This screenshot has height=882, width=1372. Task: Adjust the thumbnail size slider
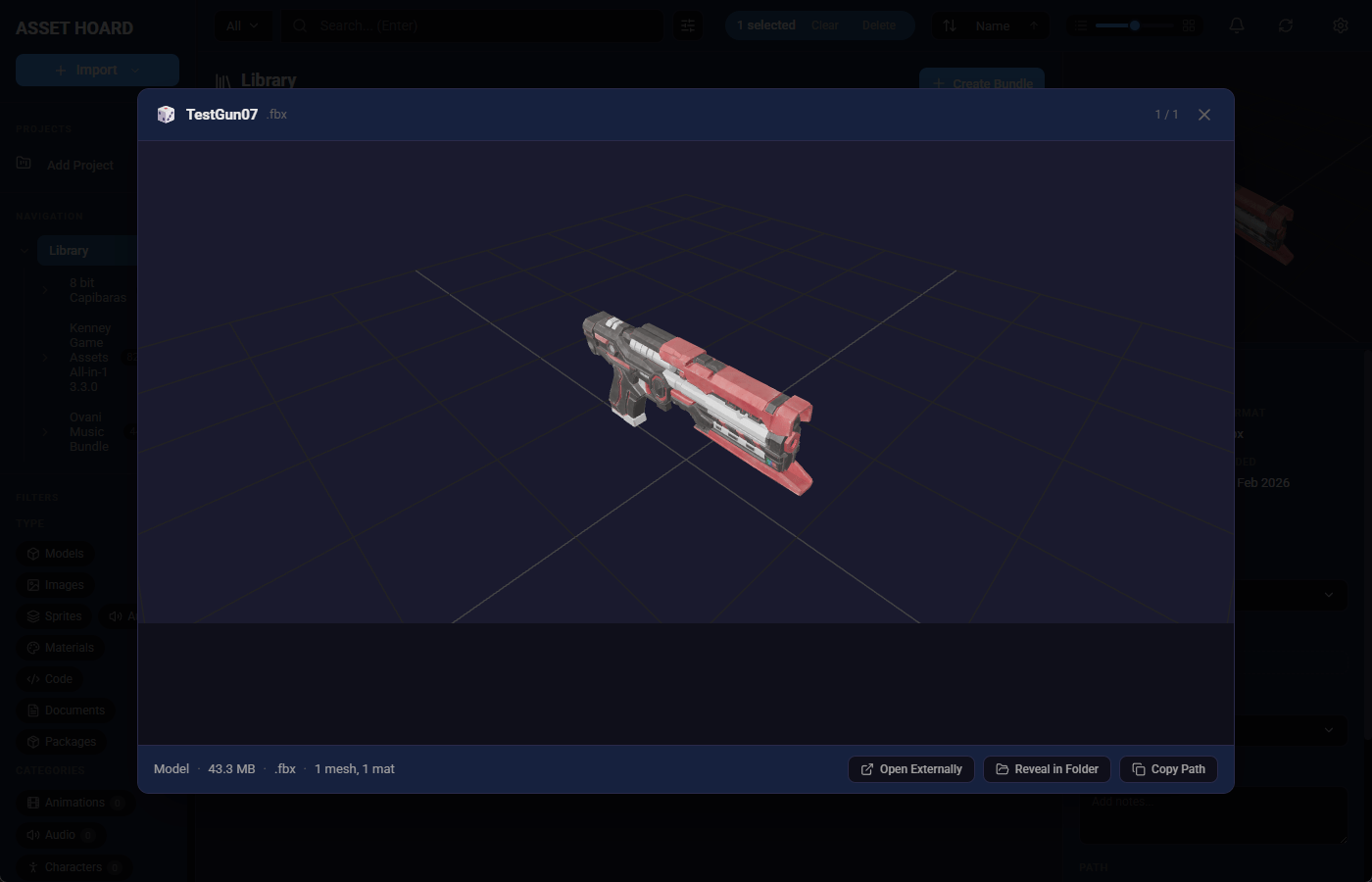1134,25
